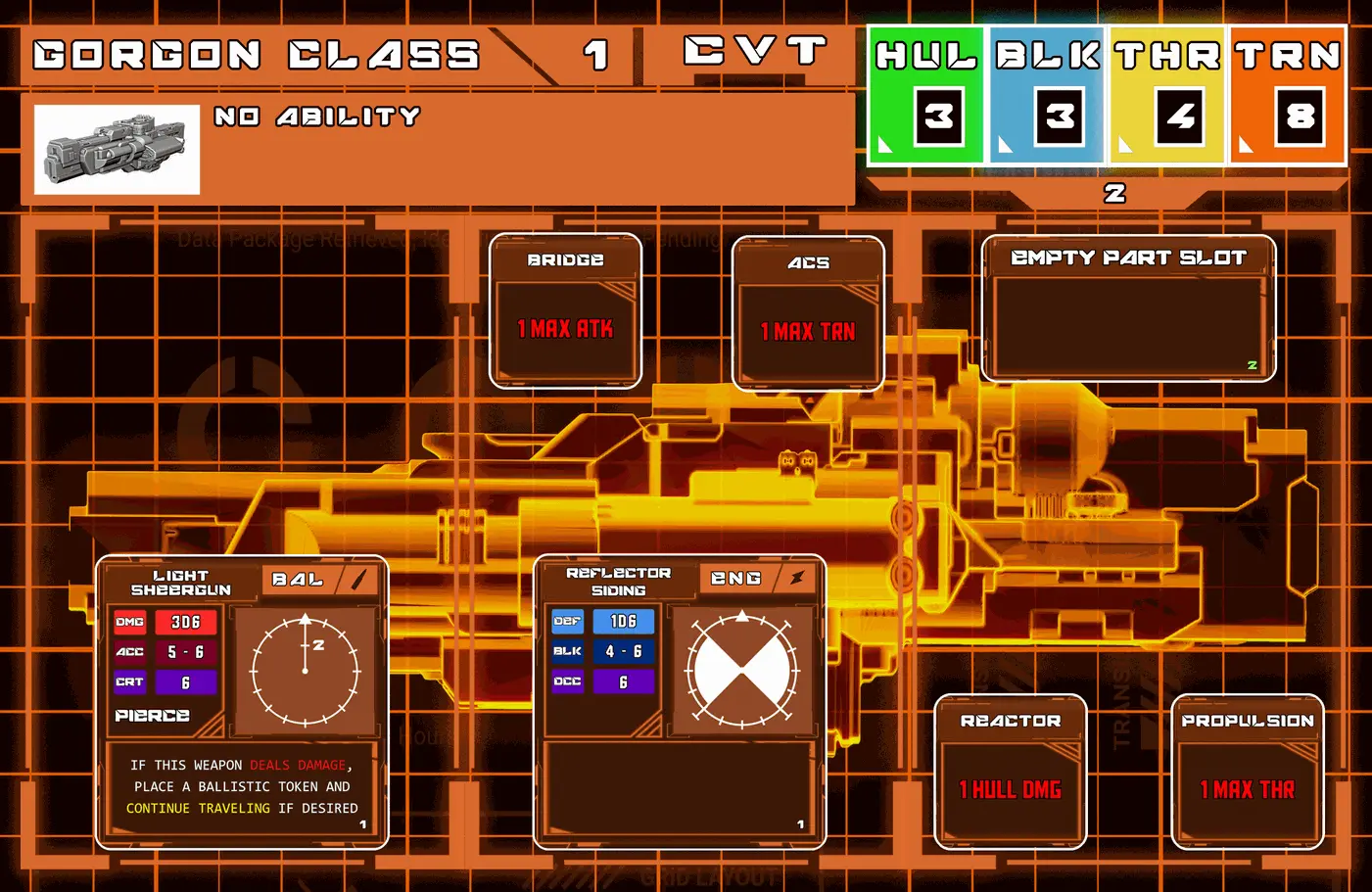Select the Propulsion part card
The image size is (1372, 892).
point(1248,772)
